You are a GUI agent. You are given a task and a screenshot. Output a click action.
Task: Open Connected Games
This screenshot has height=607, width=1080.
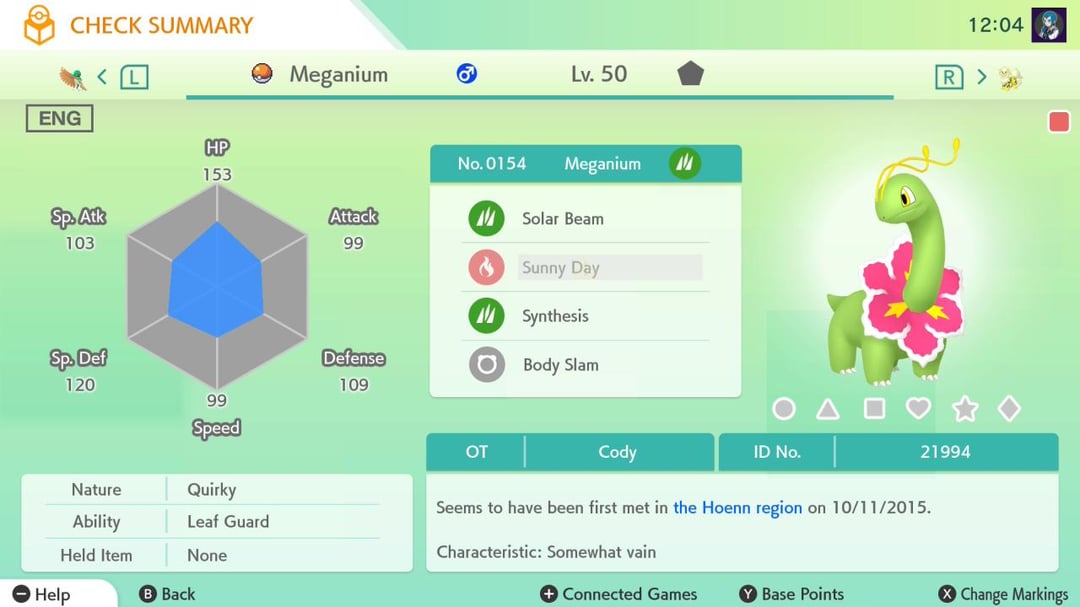[x=619, y=594]
